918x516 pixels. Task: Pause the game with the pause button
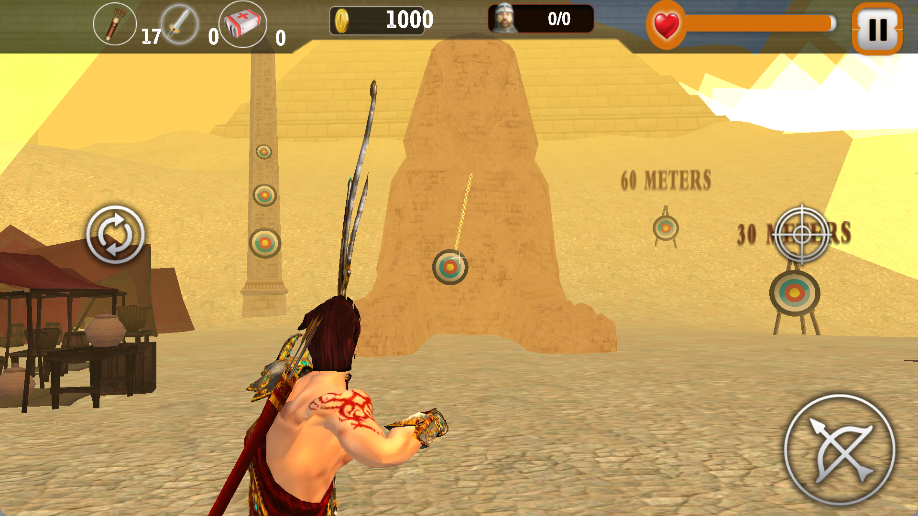877,29
